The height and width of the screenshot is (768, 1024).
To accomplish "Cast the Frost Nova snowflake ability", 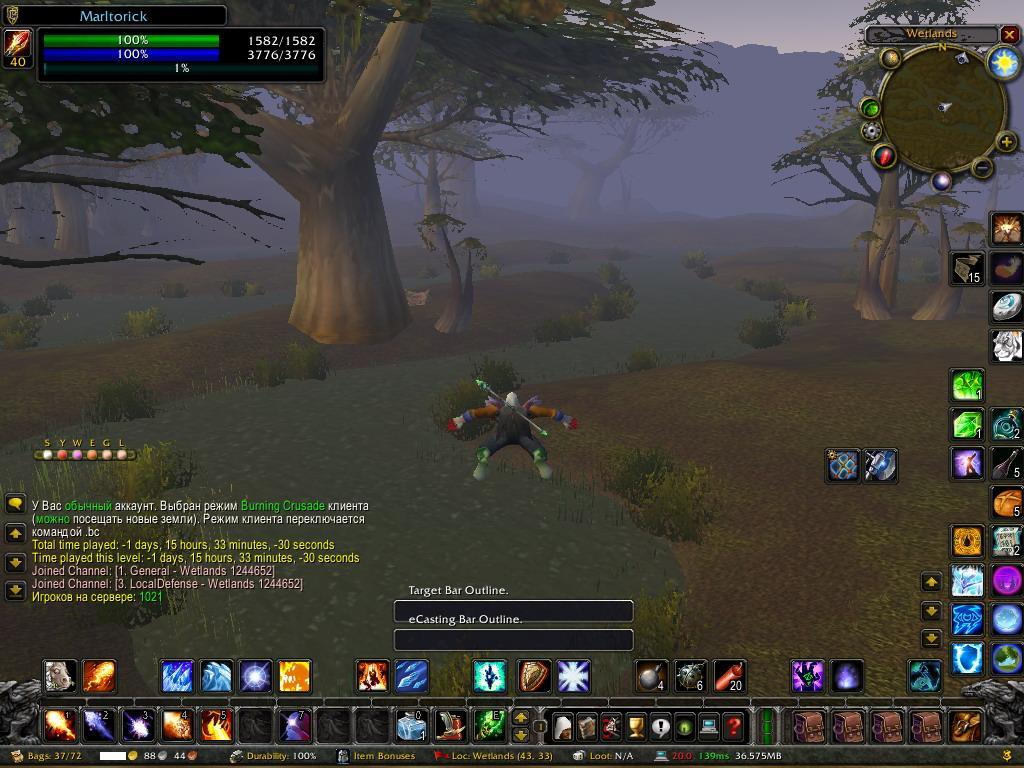I will pyautogui.click(x=574, y=676).
